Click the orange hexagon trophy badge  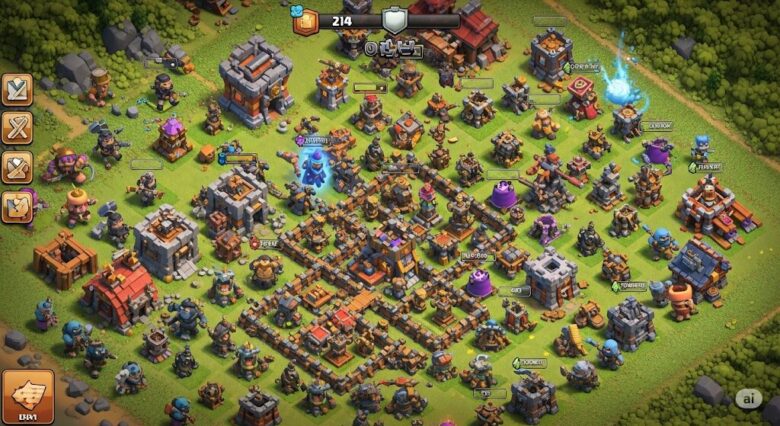[304, 19]
